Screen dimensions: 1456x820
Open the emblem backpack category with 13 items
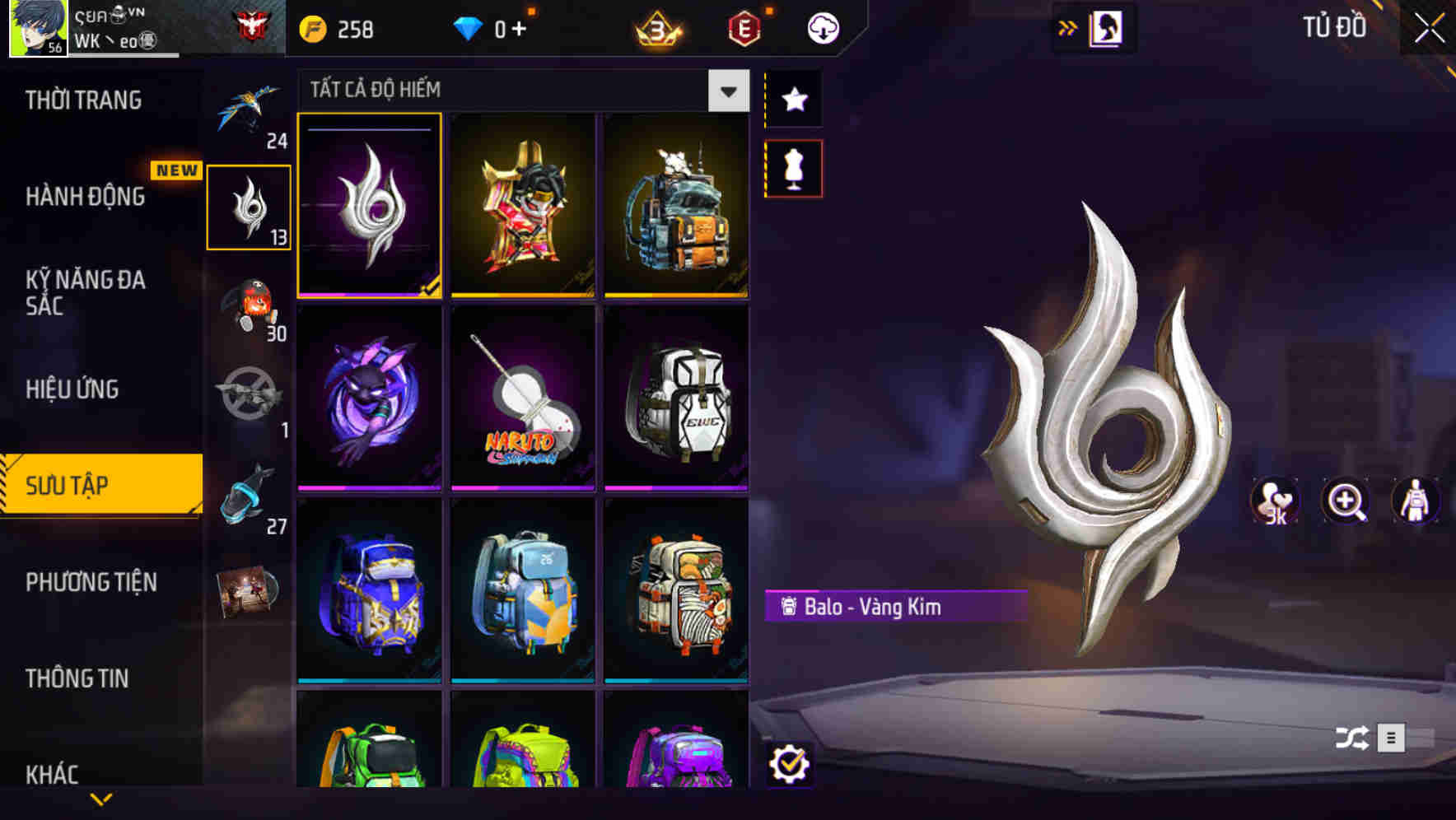(250, 204)
